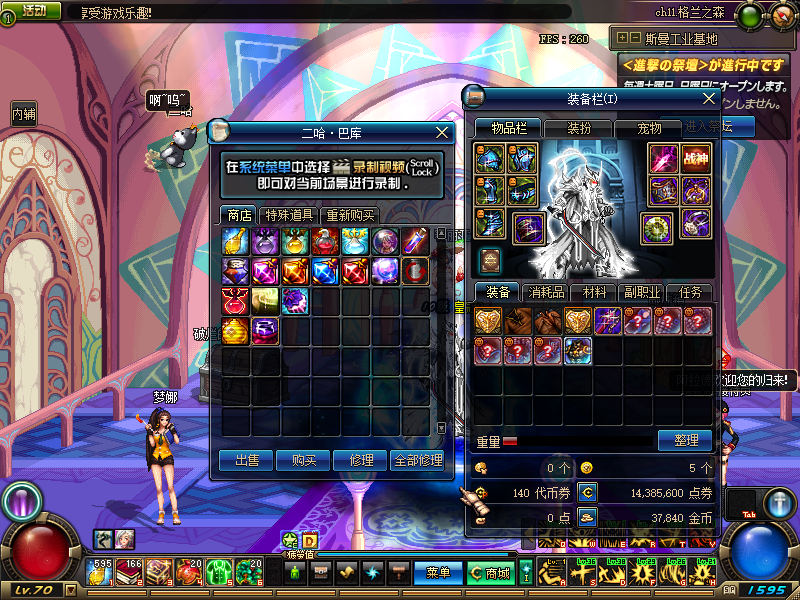Select the 商店 shop tab
Image resolution: width=800 pixels, height=600 pixels.
click(x=239, y=215)
